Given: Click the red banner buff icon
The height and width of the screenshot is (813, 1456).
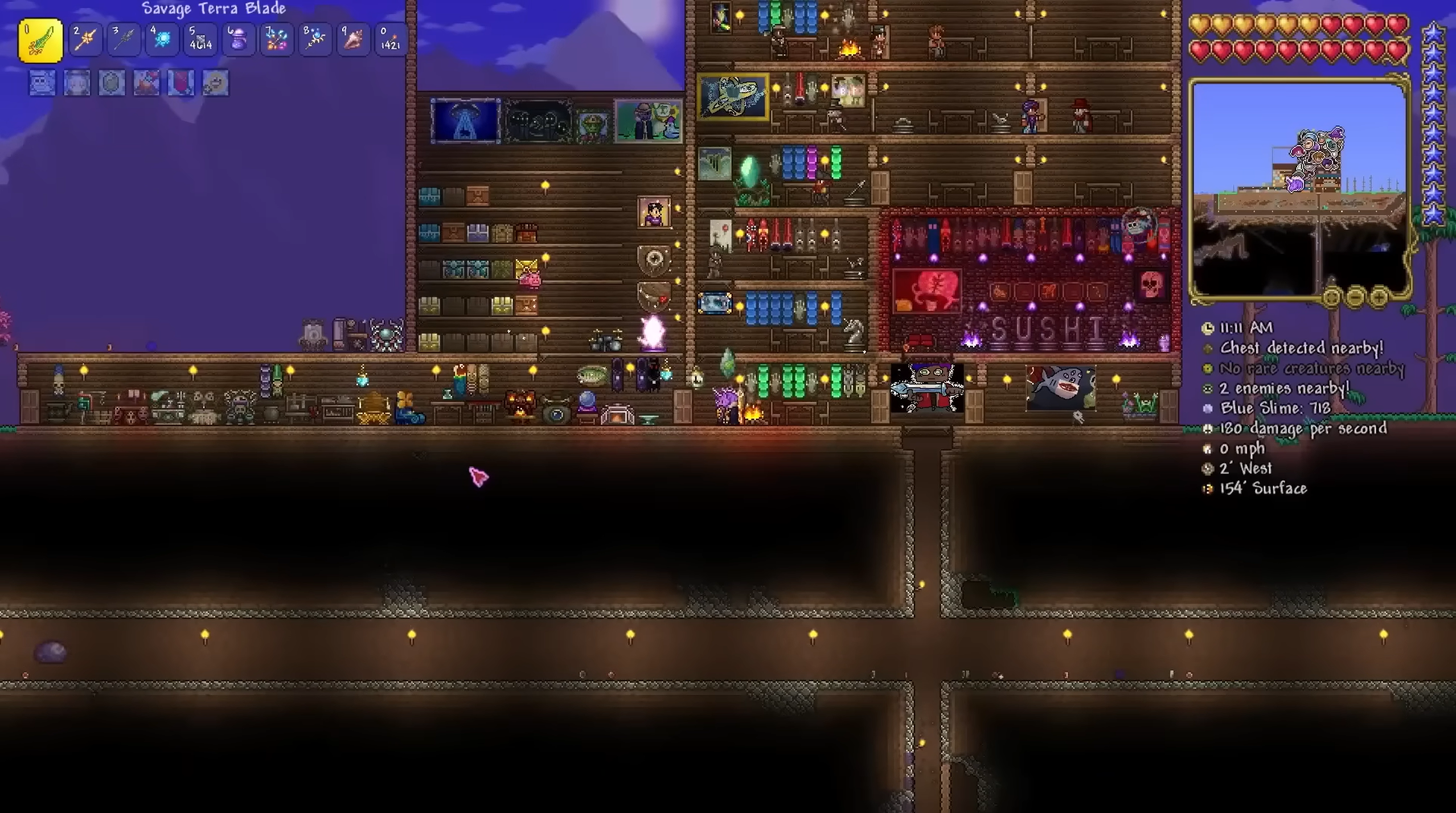Looking at the screenshot, I should point(181,84).
